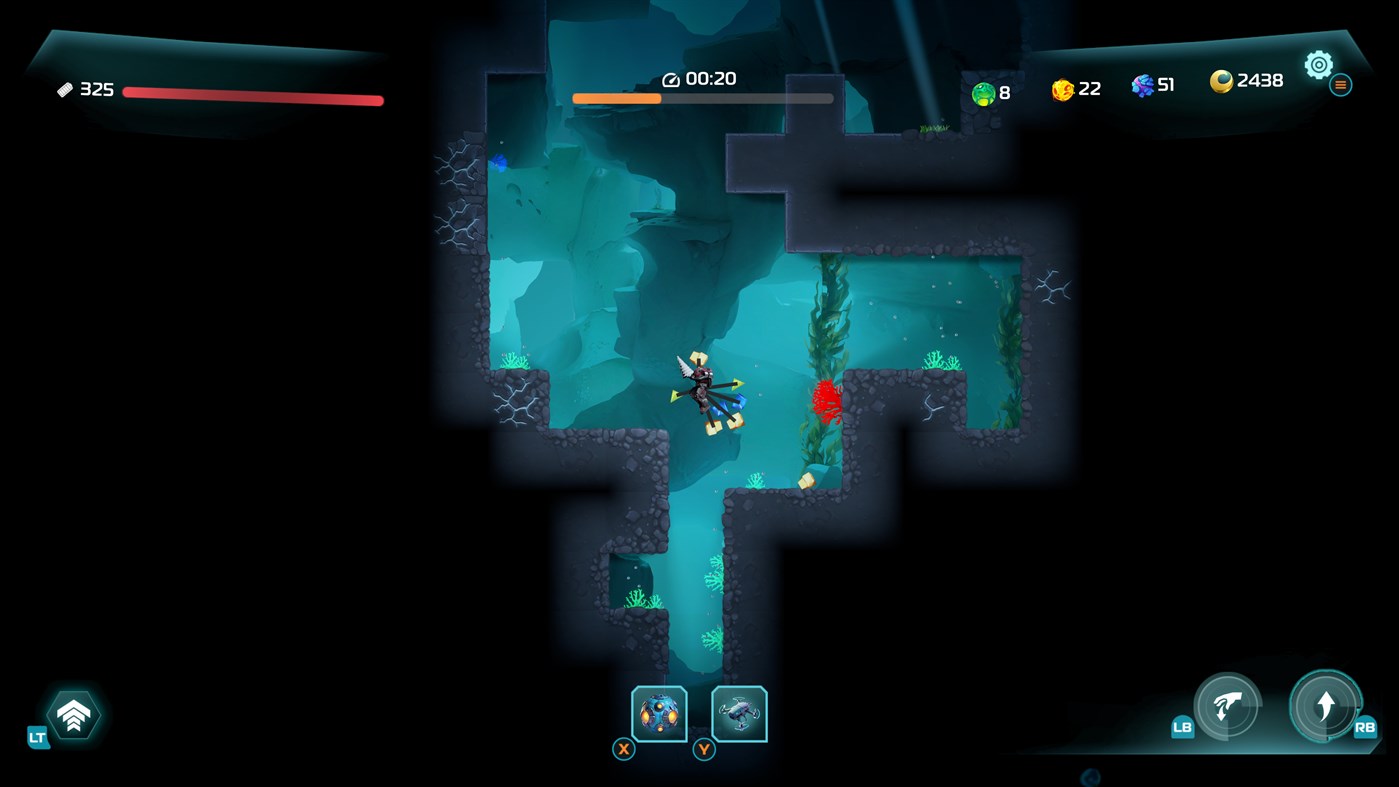
Task: Open the settings gear
Action: point(1318,64)
